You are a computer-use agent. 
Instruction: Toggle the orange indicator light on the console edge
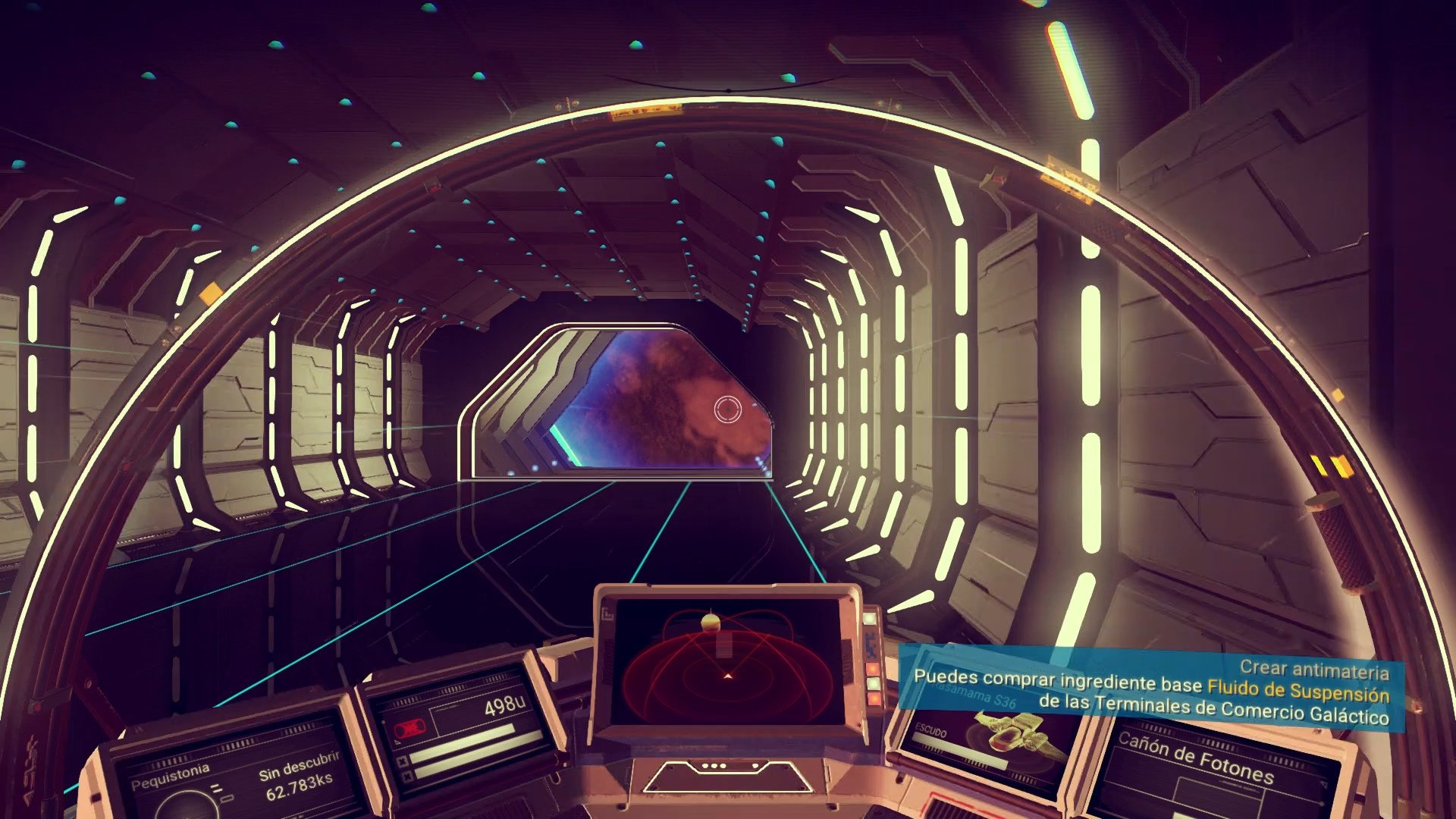(x=873, y=667)
